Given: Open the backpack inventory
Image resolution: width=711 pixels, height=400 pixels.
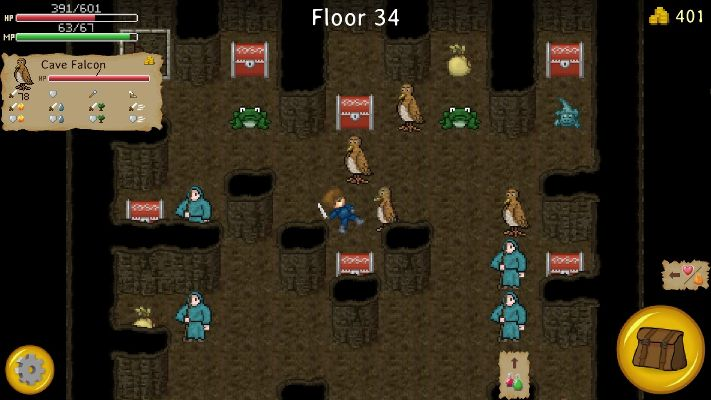Looking at the screenshot, I should click(660, 349).
